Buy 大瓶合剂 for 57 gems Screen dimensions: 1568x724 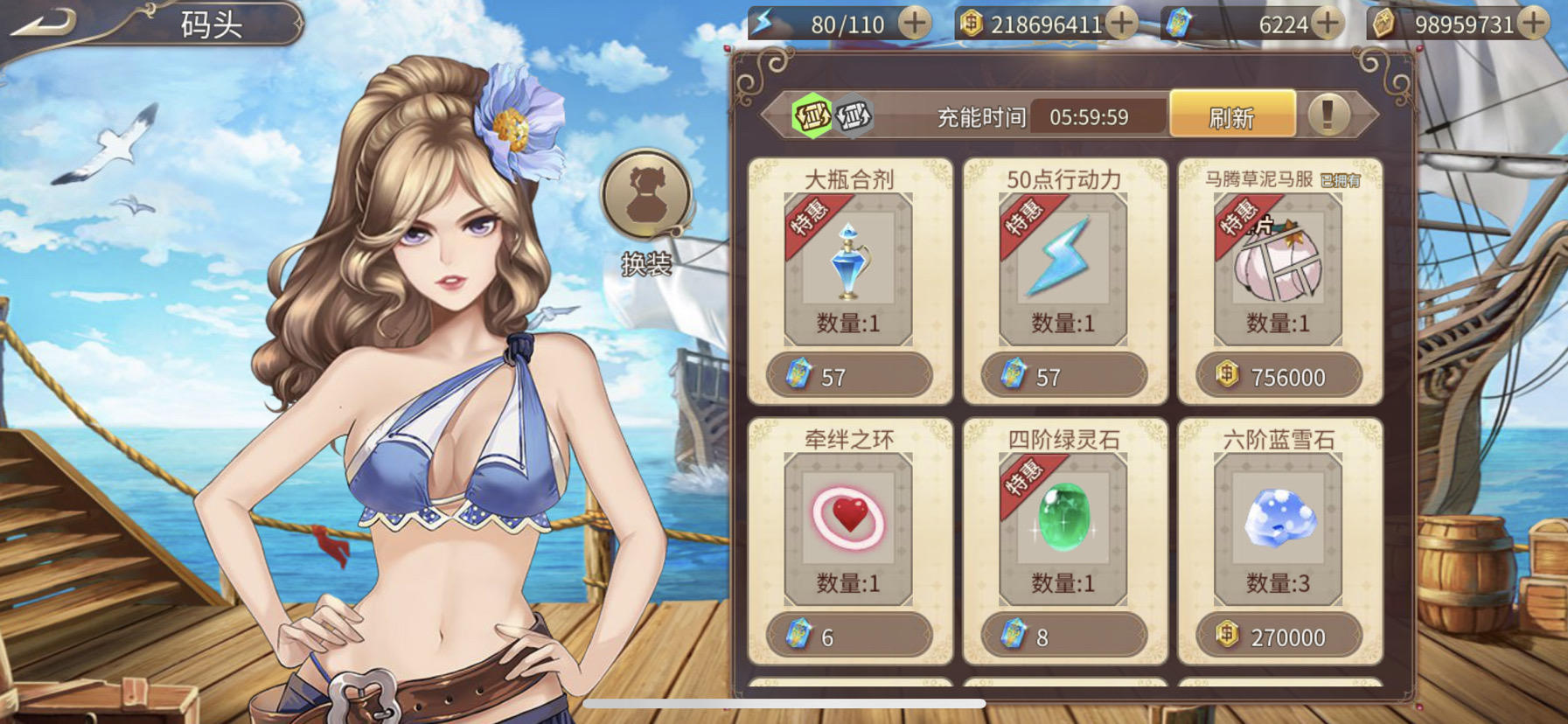point(848,377)
